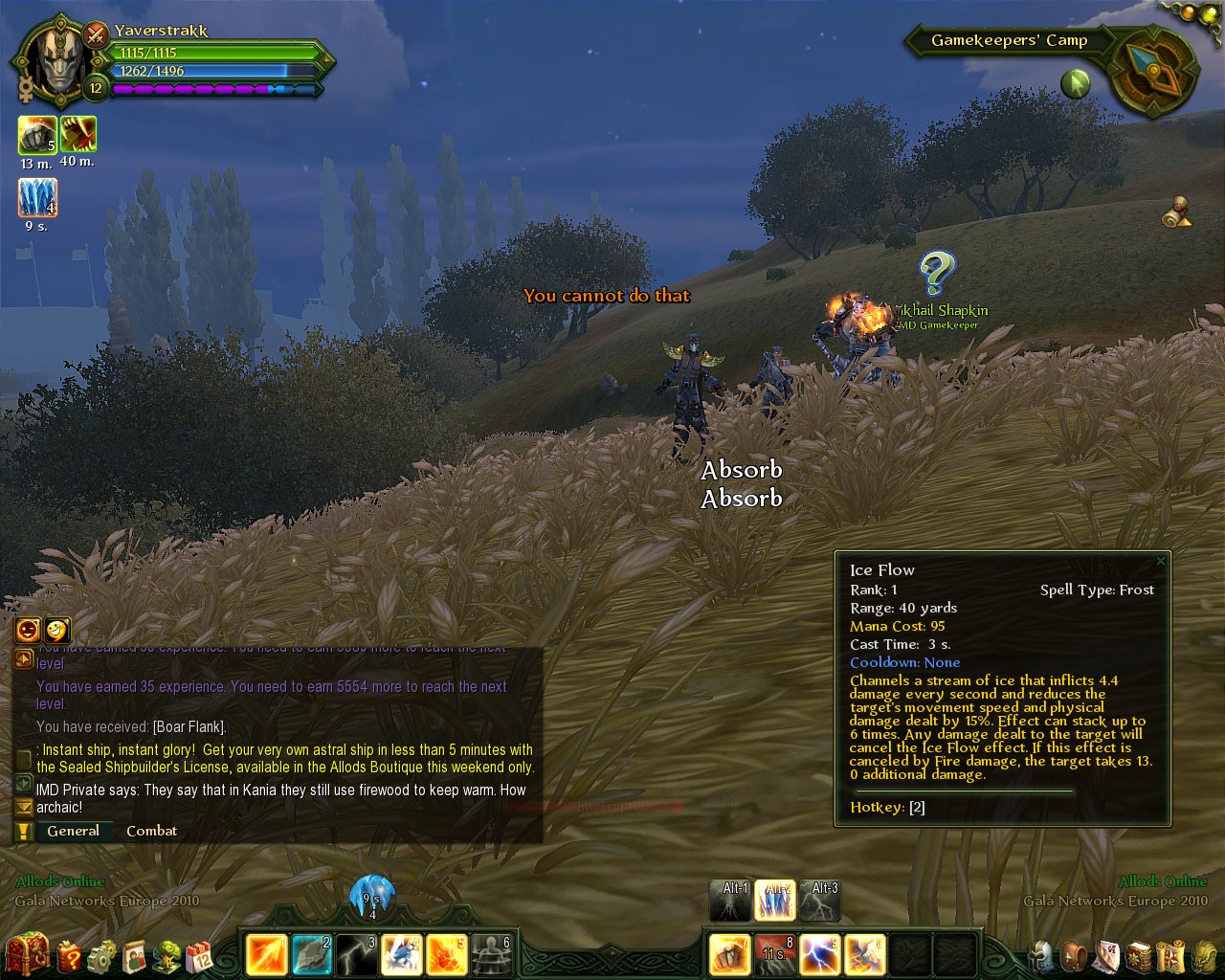Click the ice crystal buff icon
1225x980 pixels.
pos(37,198)
